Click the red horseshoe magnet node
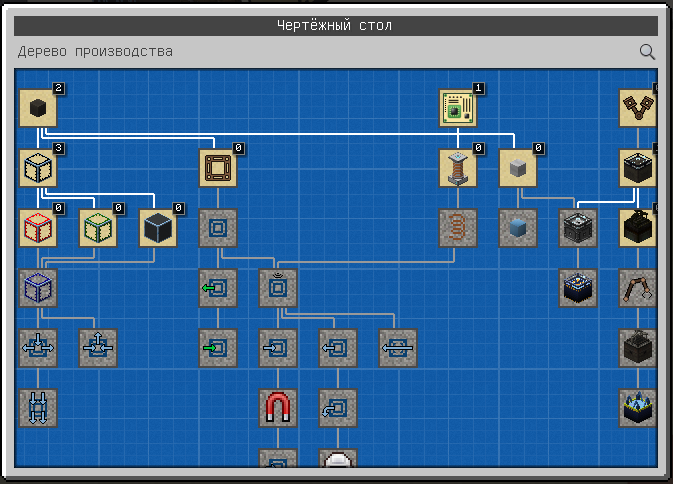This screenshot has width=673, height=484. point(278,408)
